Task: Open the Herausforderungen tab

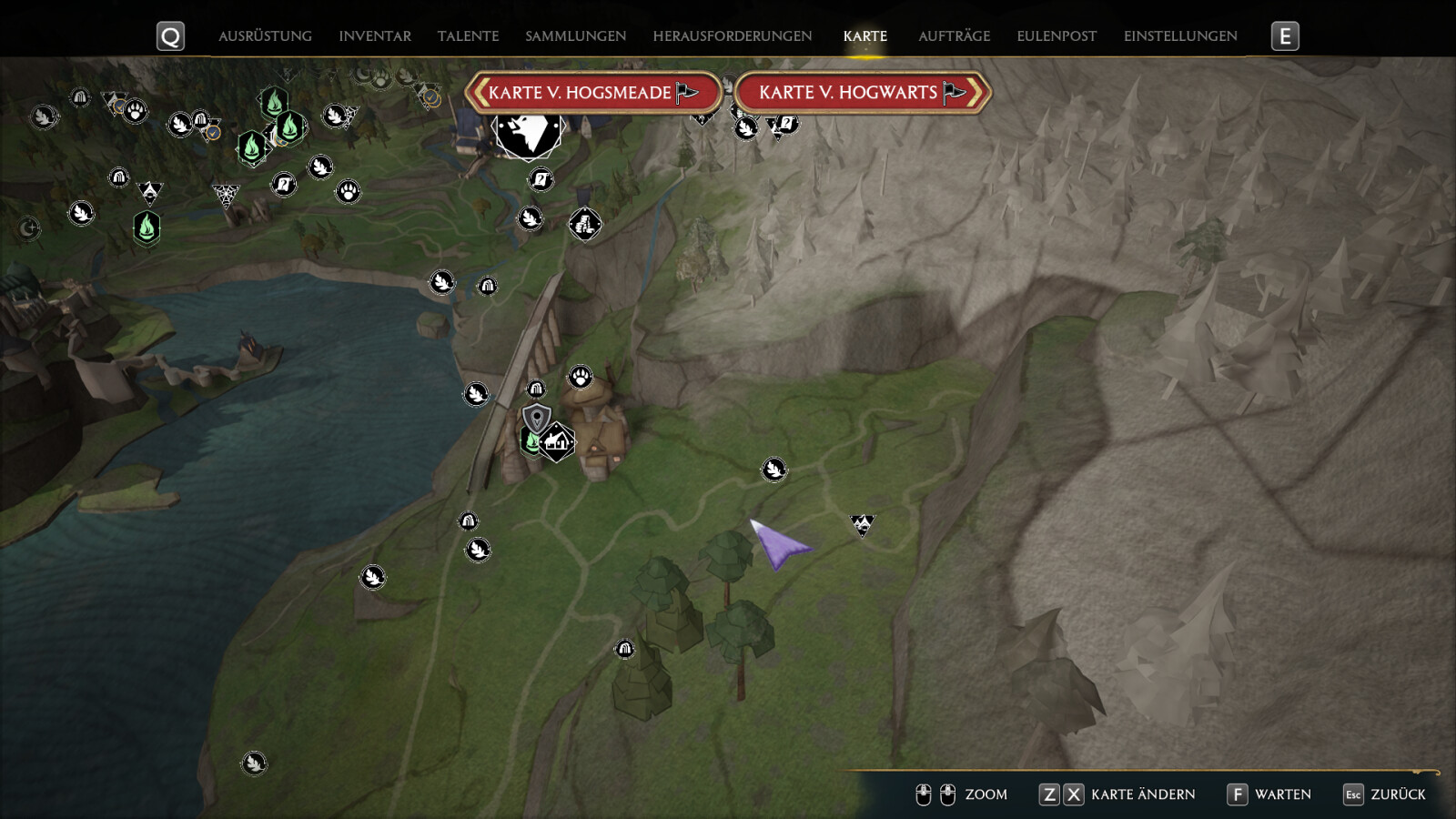Action: coord(732,36)
